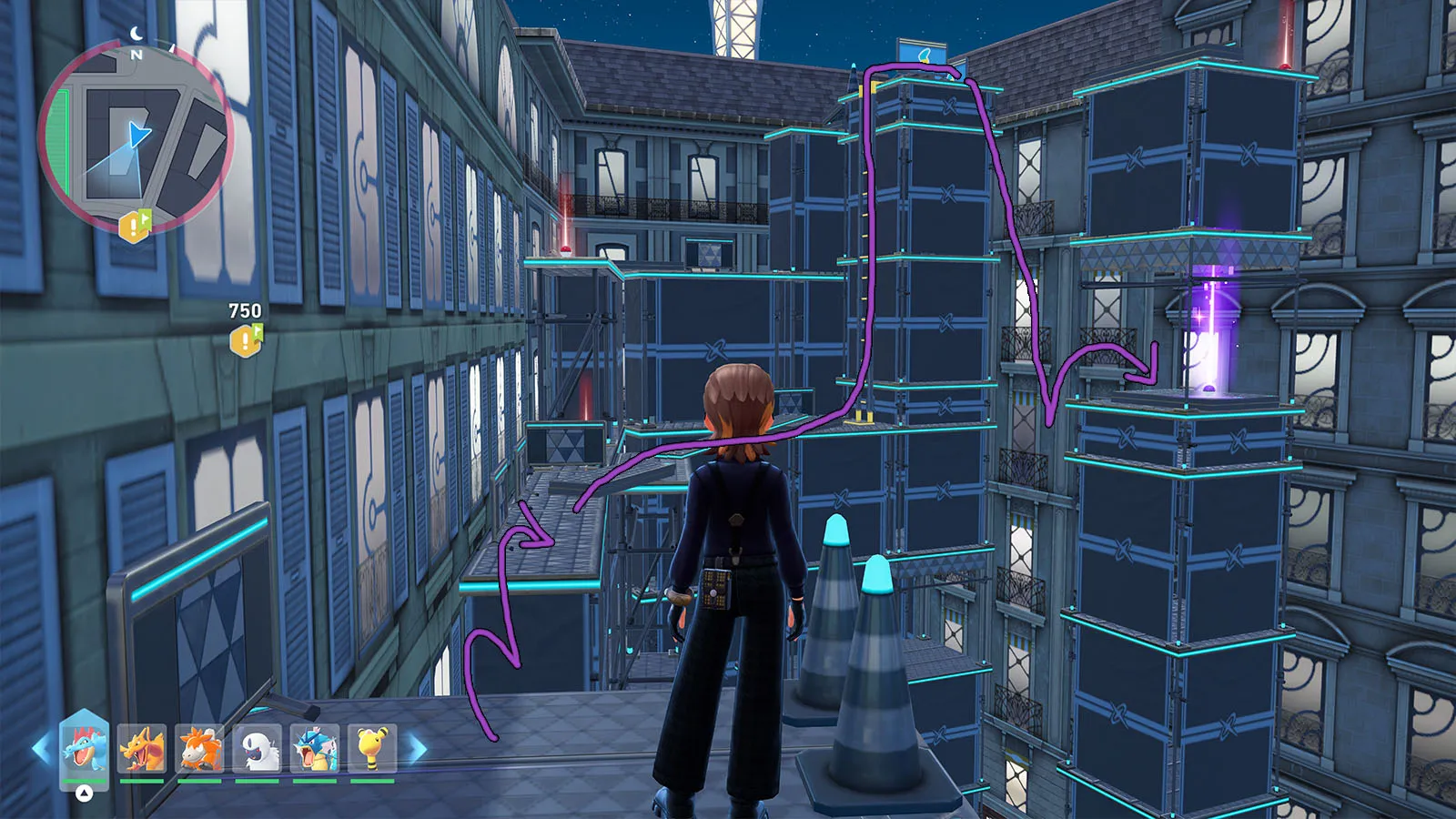Select the 750 distance objective marker
Viewport: 1456px width, 819px height.
[246, 340]
